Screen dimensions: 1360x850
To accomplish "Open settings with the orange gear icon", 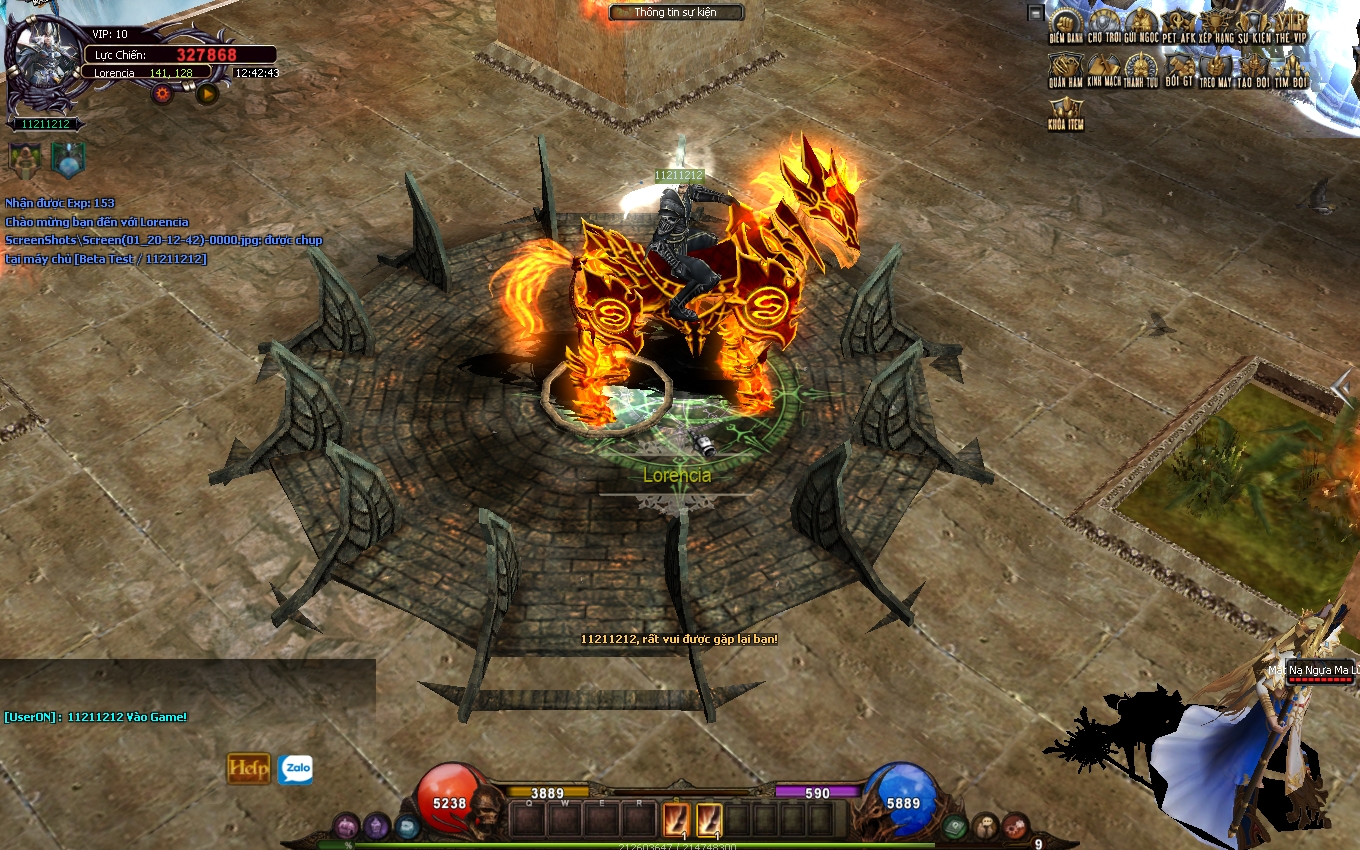I will (x=162, y=94).
